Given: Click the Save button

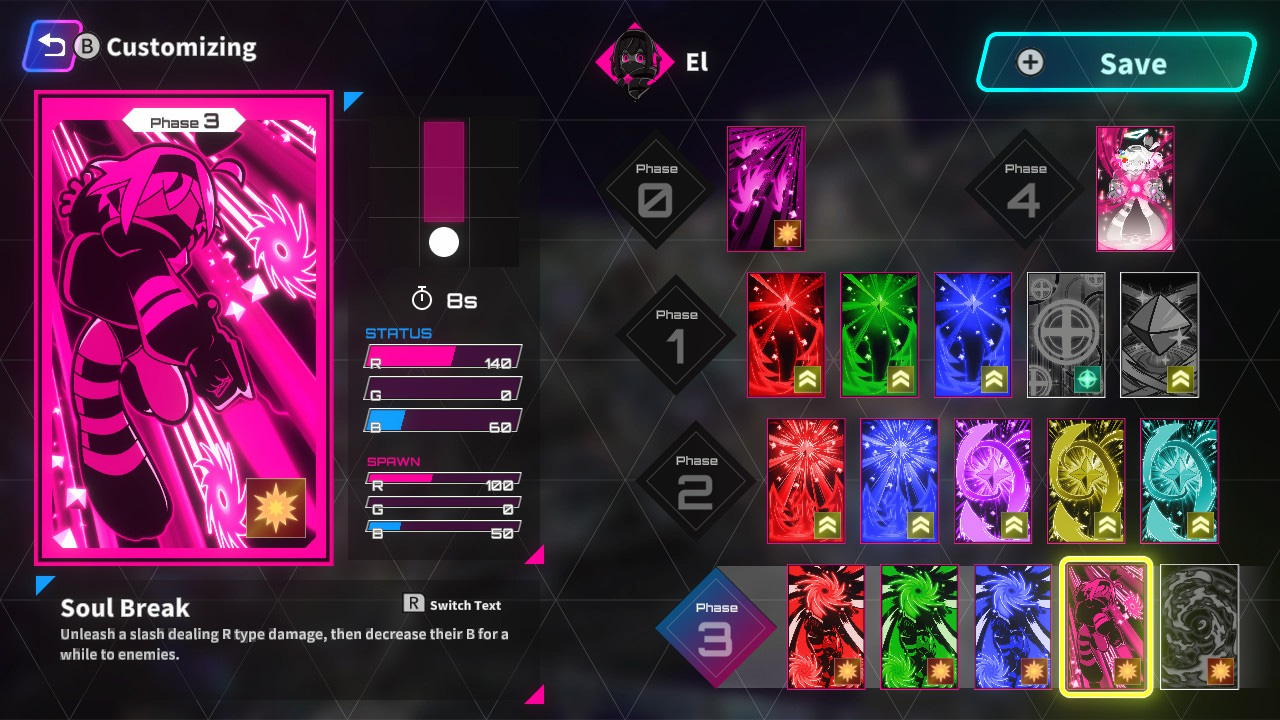Looking at the screenshot, I should click(x=1115, y=62).
